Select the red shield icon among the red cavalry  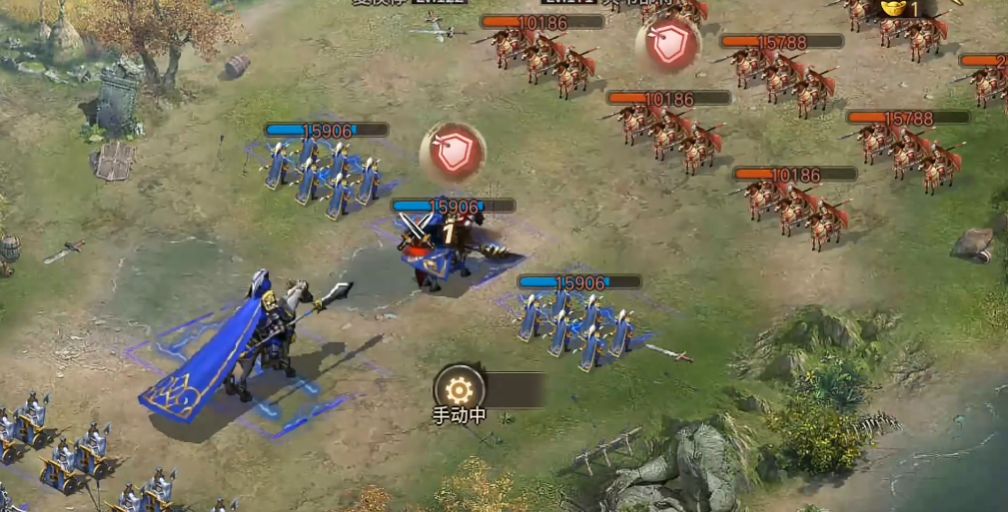point(667,44)
